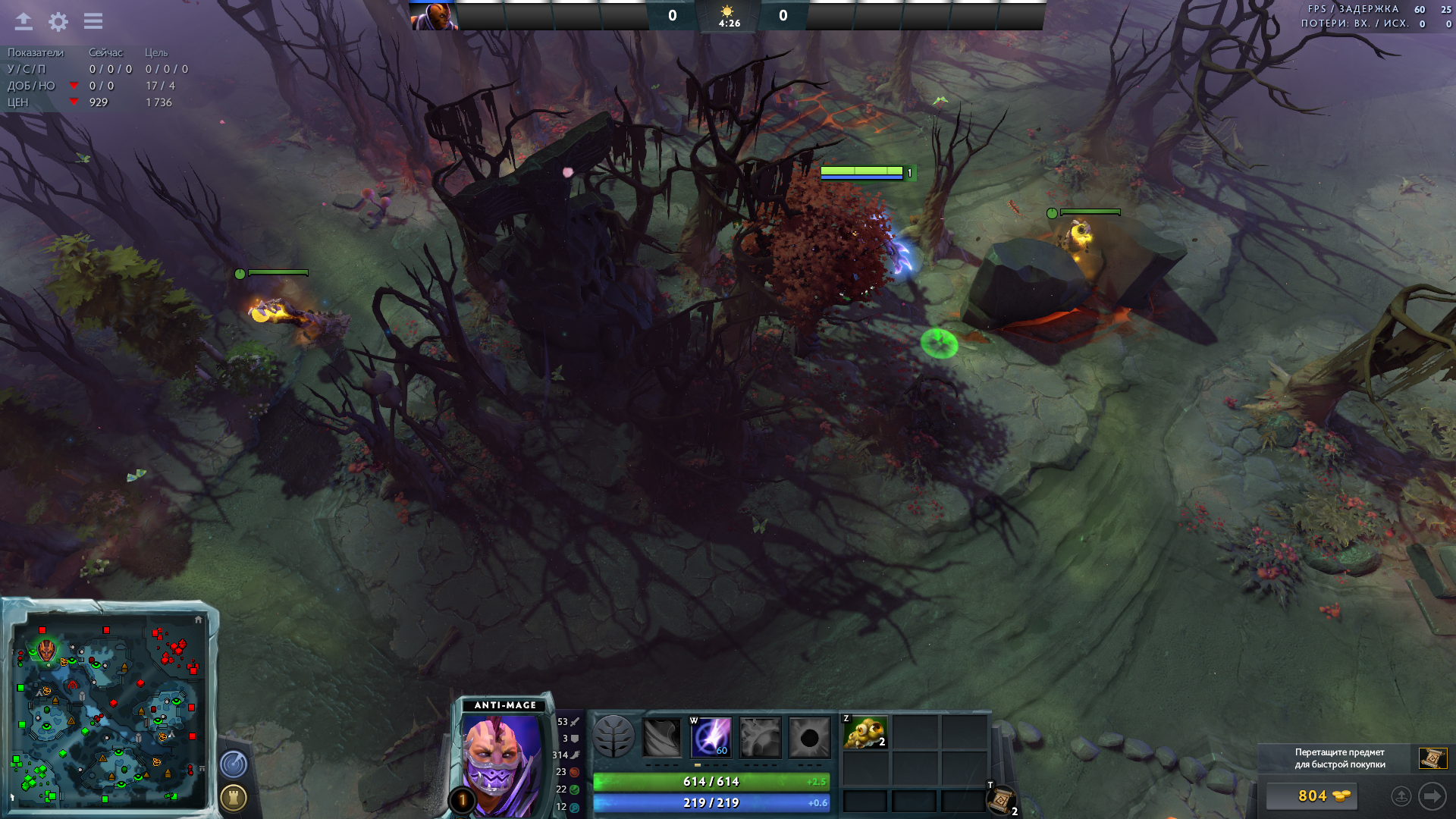Activate the Scan radar button
1456x819 pixels.
click(x=234, y=764)
